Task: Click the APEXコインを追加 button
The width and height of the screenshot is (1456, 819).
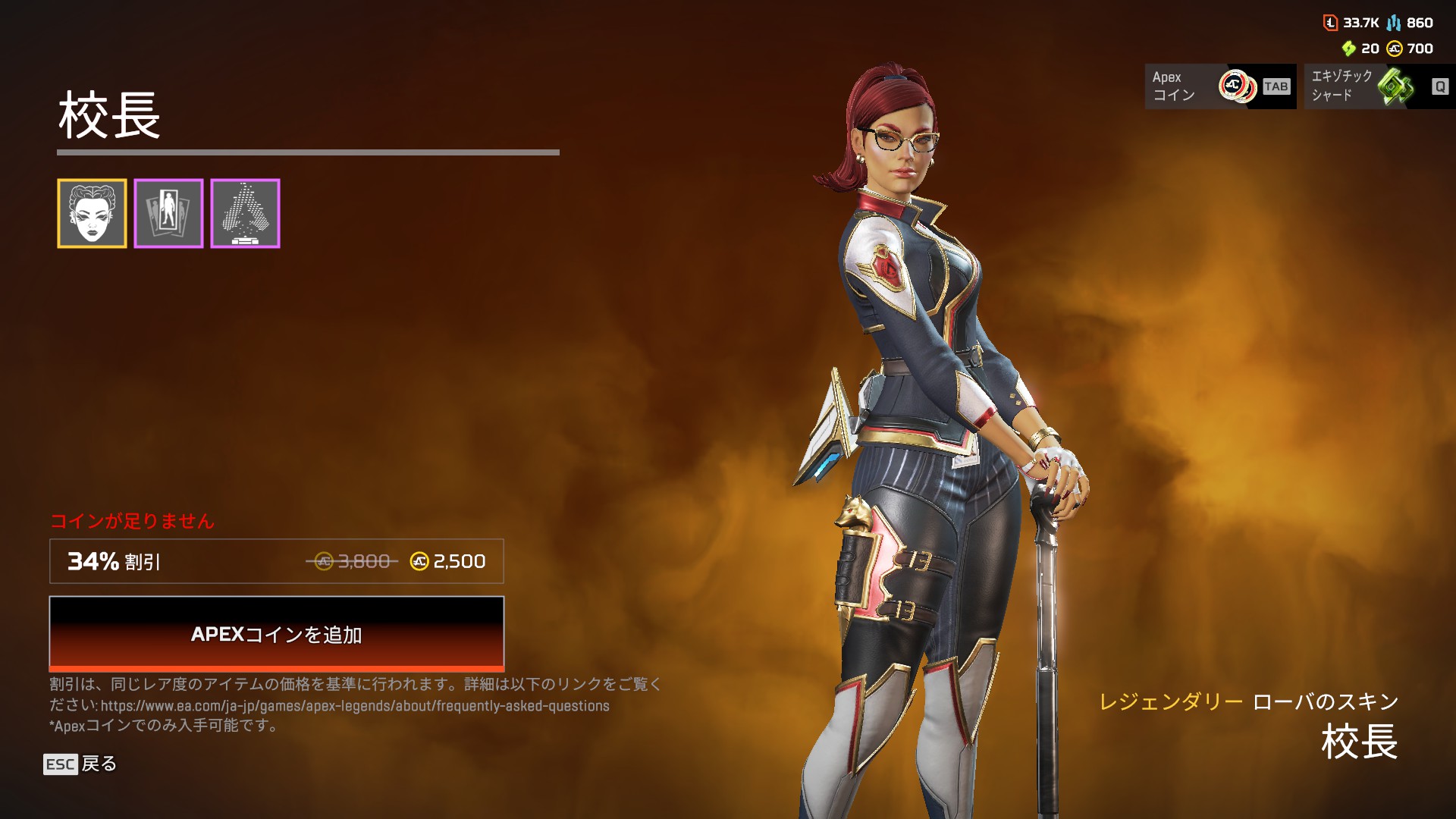Action: click(276, 633)
